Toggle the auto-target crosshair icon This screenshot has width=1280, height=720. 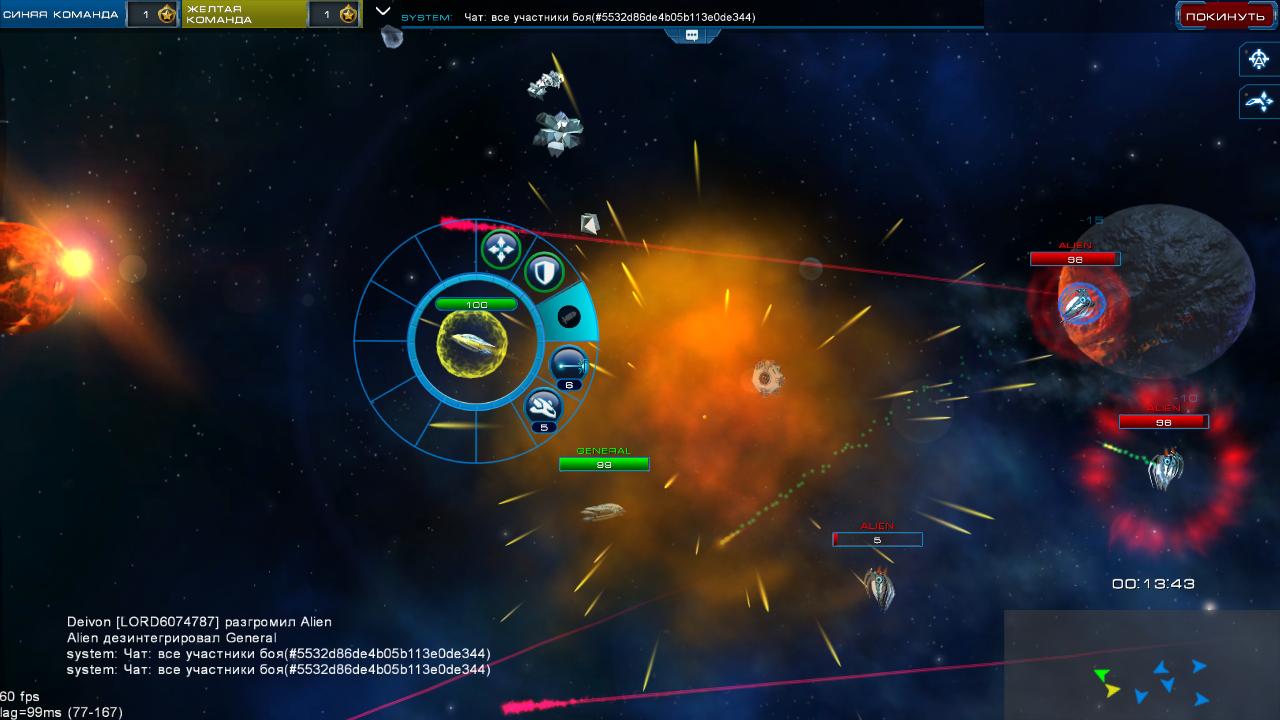tap(1258, 59)
